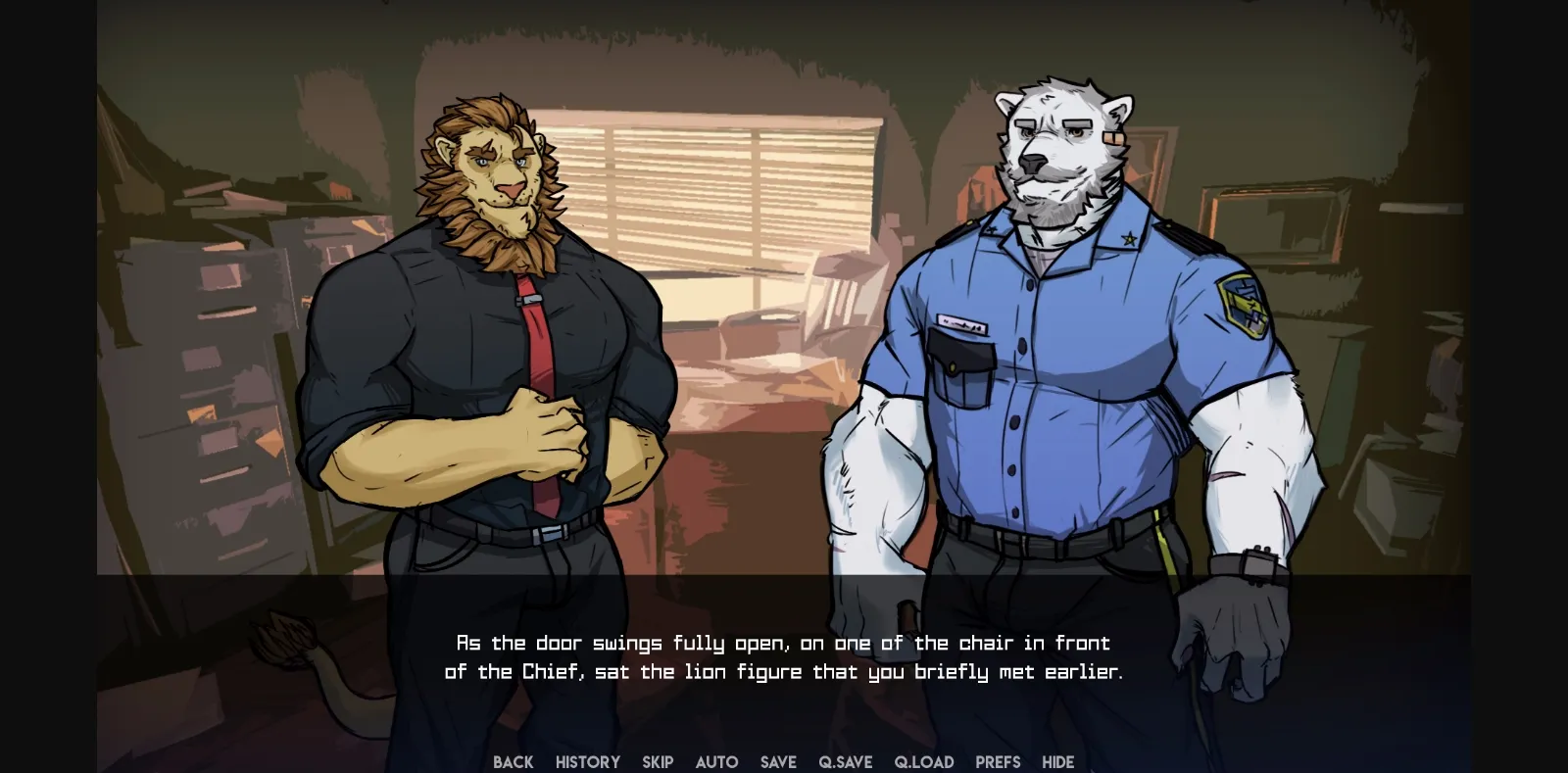Click BACK to rewind the dialogue

point(514,761)
